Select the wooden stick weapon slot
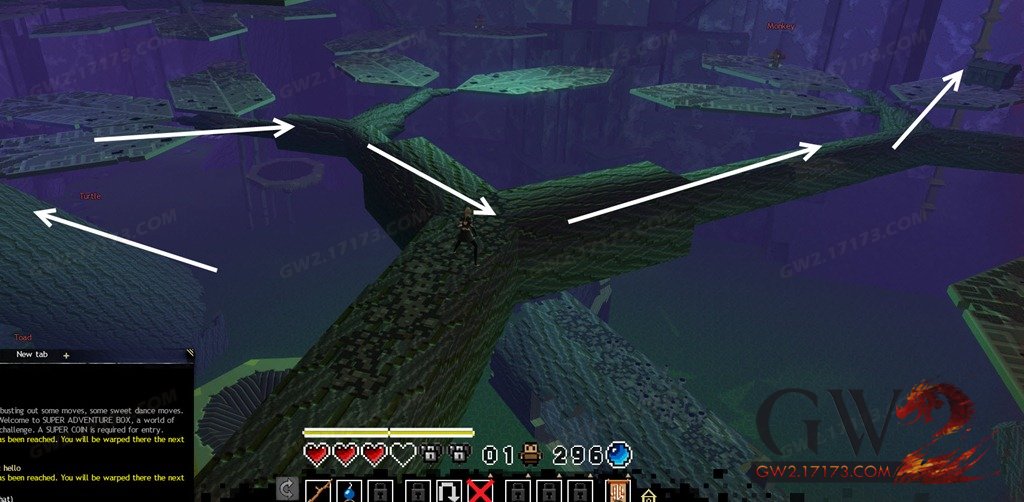1024x502 pixels. pyautogui.click(x=319, y=491)
